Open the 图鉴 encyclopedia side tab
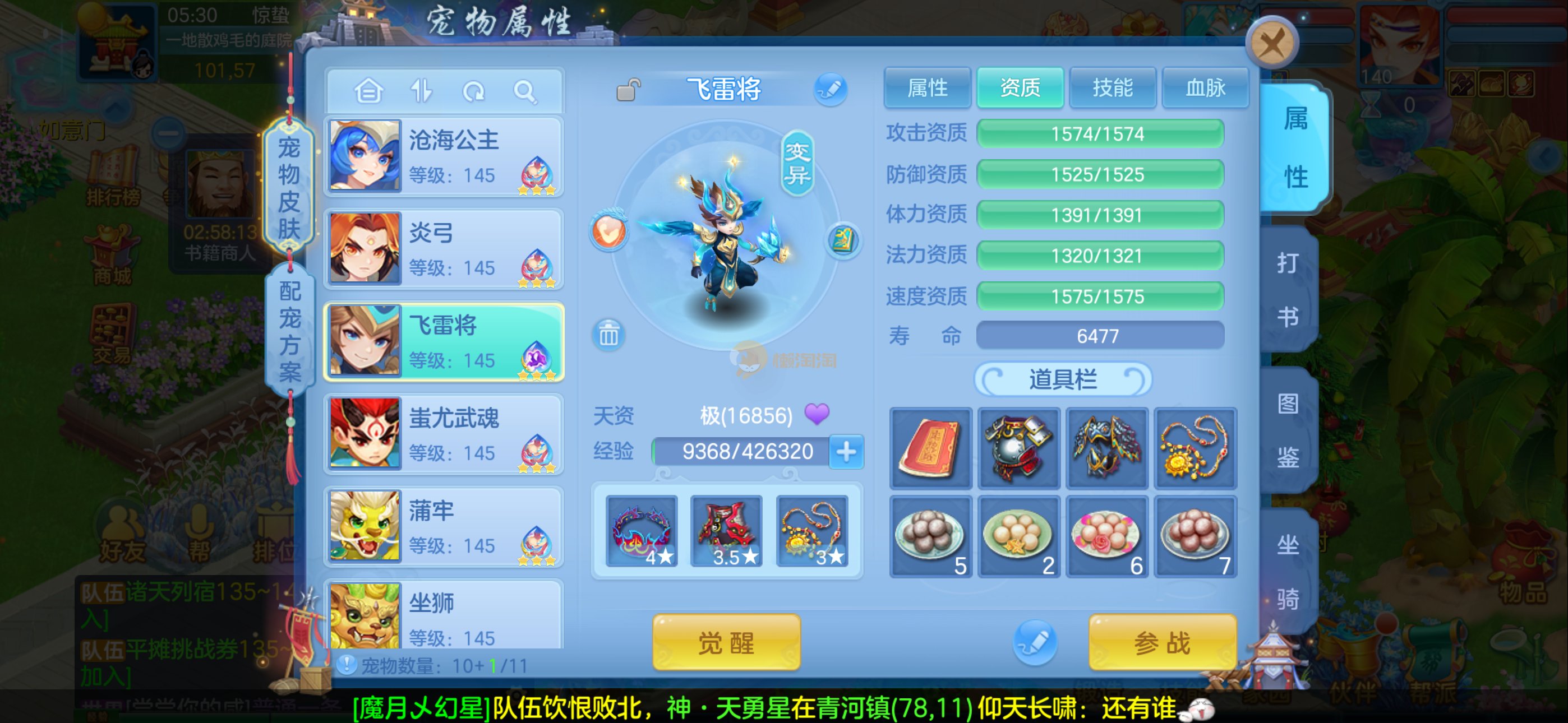1568x723 pixels. tap(1288, 430)
